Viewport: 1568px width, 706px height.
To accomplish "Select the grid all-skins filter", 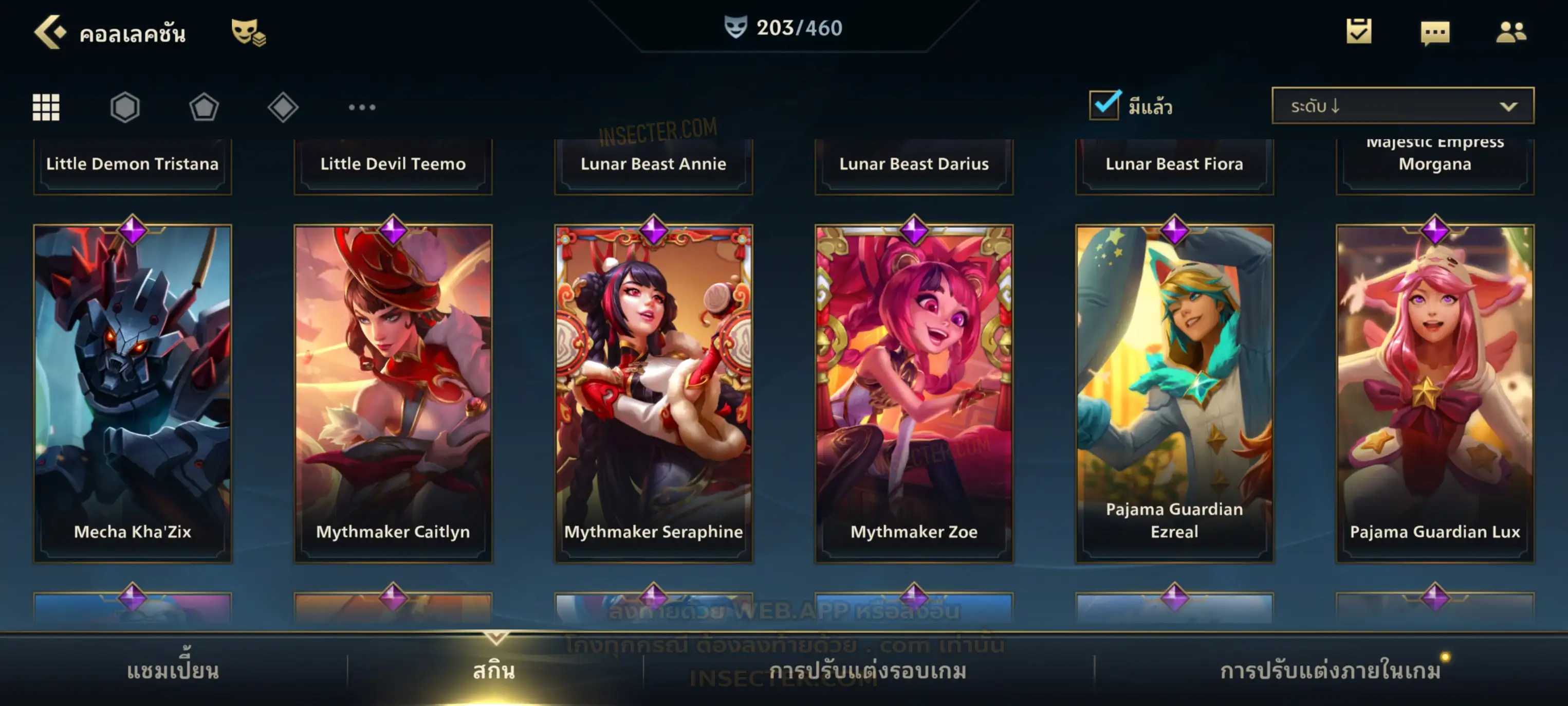I will click(46, 107).
